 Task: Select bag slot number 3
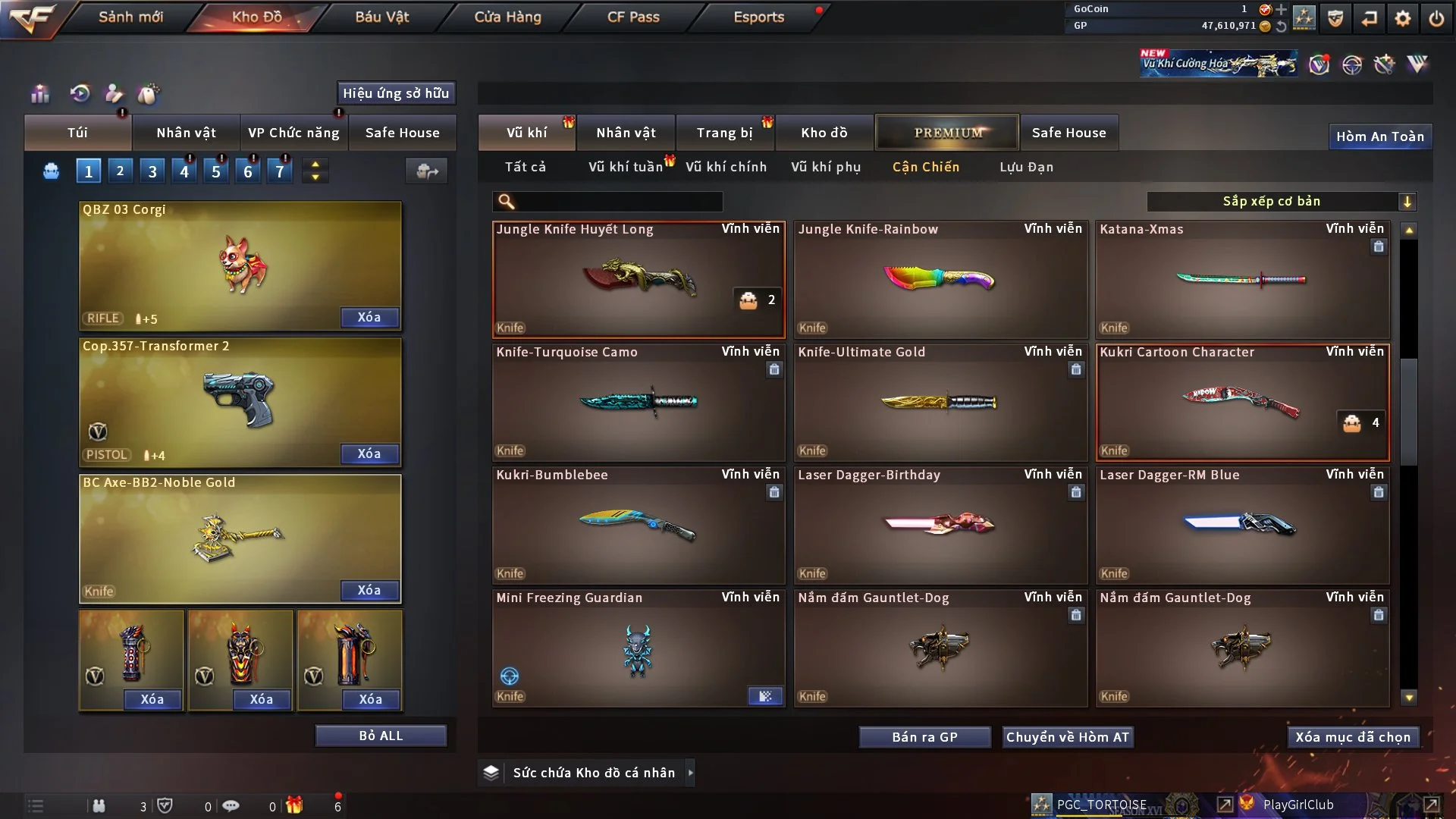[152, 171]
